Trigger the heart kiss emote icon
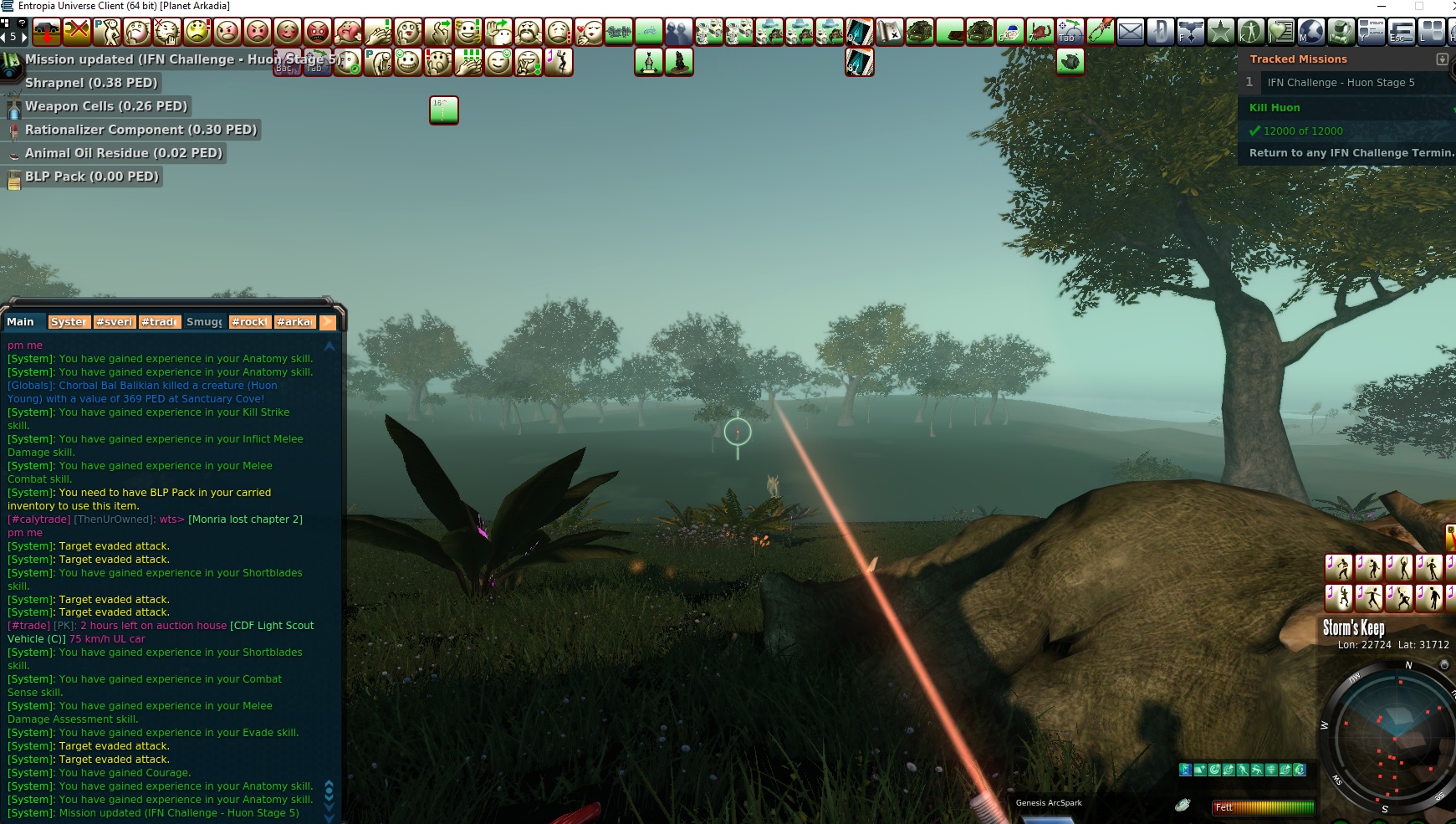The image size is (1456, 824). pyautogui.click(x=588, y=33)
